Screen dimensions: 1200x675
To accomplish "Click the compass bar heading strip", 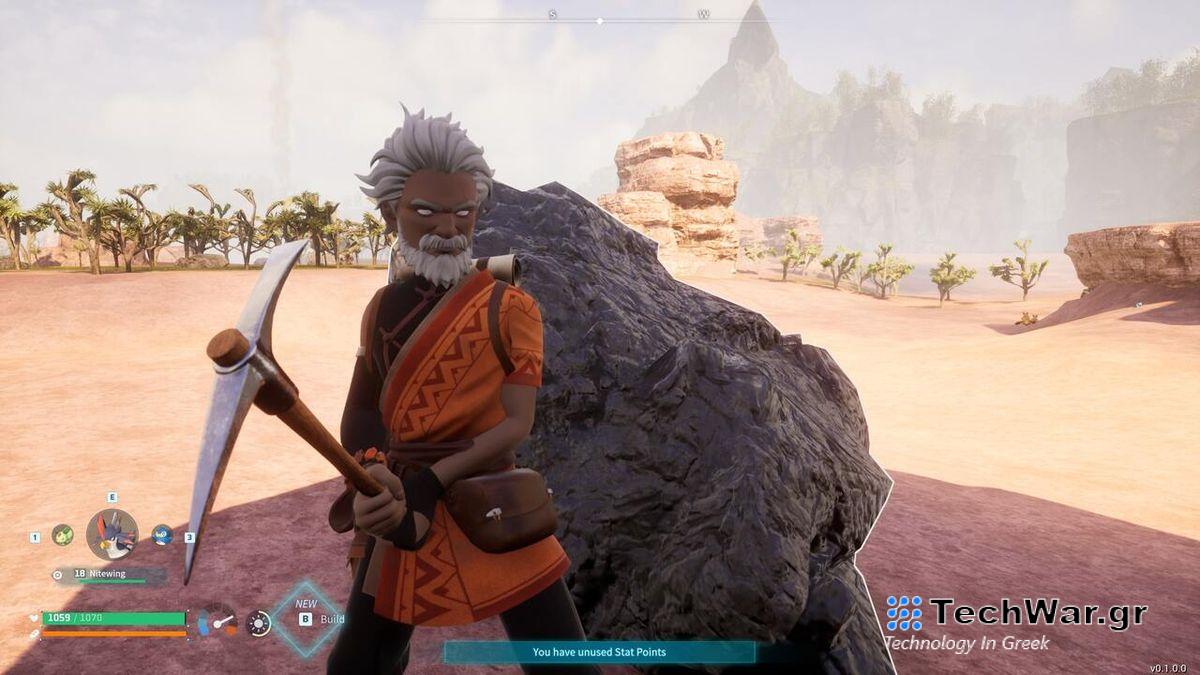I will coord(600,18).
